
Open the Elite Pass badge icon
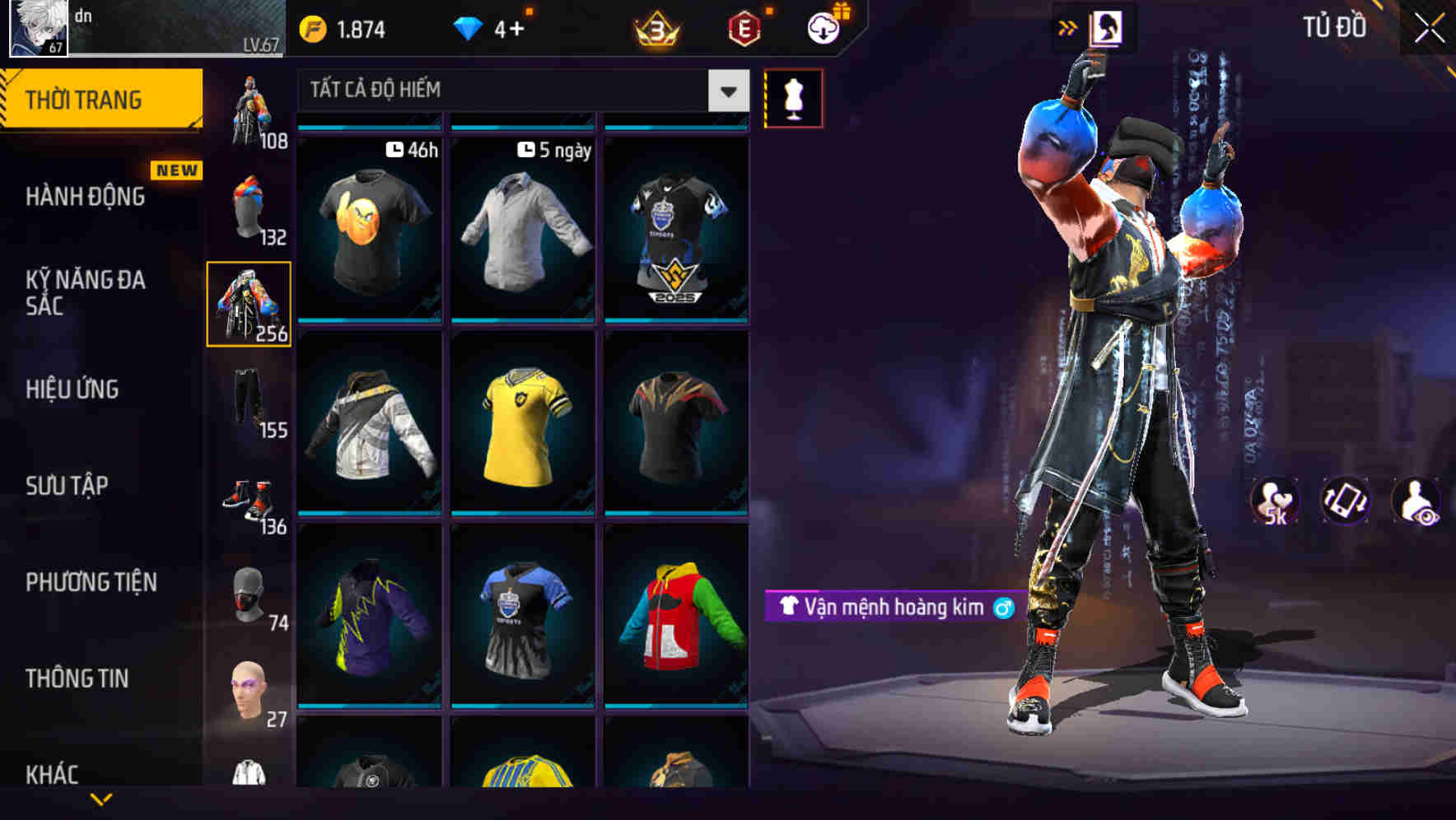tap(742, 26)
